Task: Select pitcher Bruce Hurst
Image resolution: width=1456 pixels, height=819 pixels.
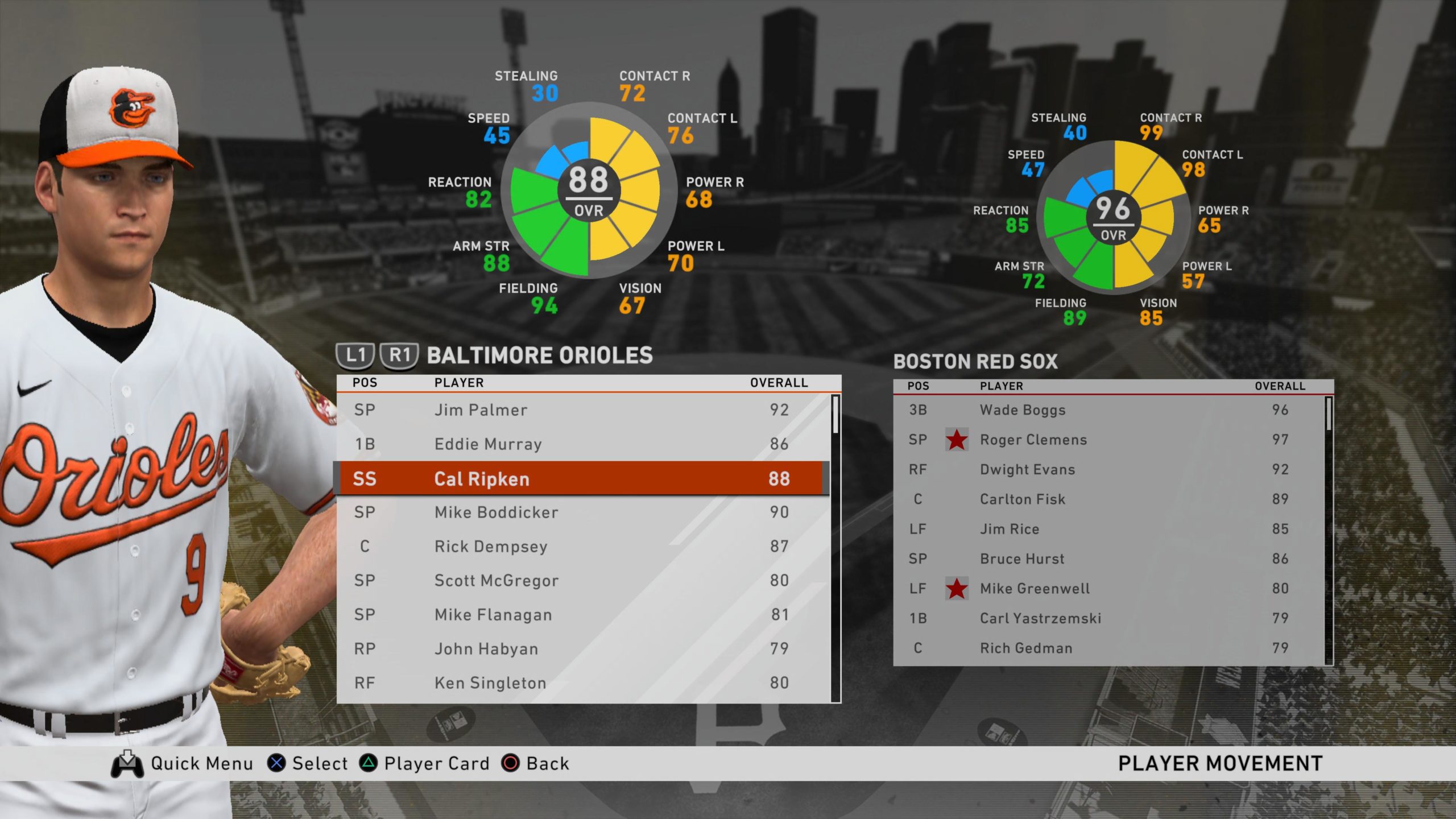Action: pos(1109,559)
